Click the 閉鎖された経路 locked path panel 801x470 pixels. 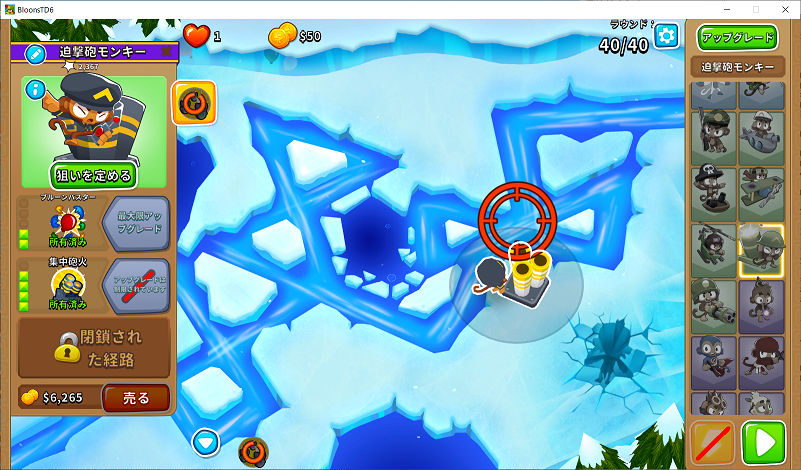[x=94, y=347]
